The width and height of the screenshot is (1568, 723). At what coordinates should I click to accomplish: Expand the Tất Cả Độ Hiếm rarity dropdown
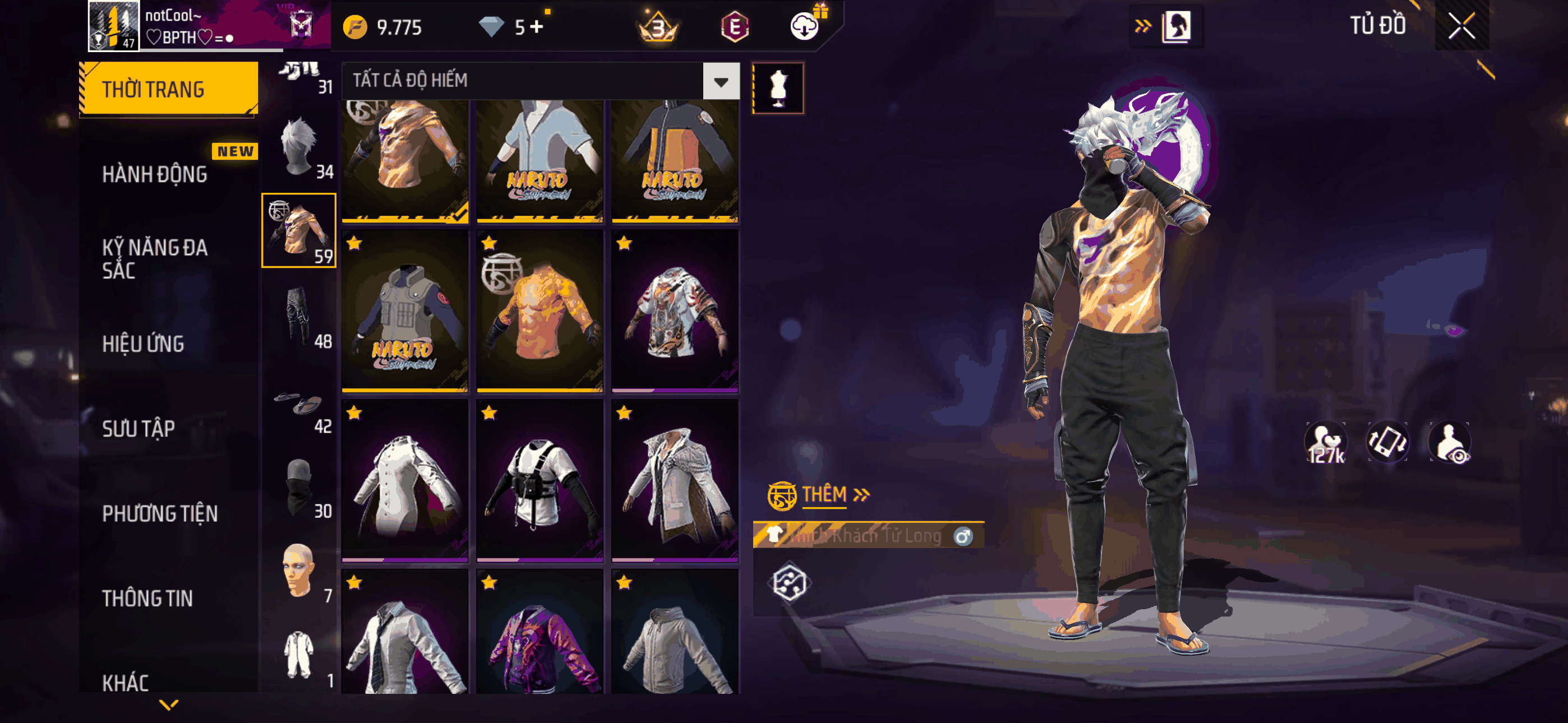[x=721, y=81]
